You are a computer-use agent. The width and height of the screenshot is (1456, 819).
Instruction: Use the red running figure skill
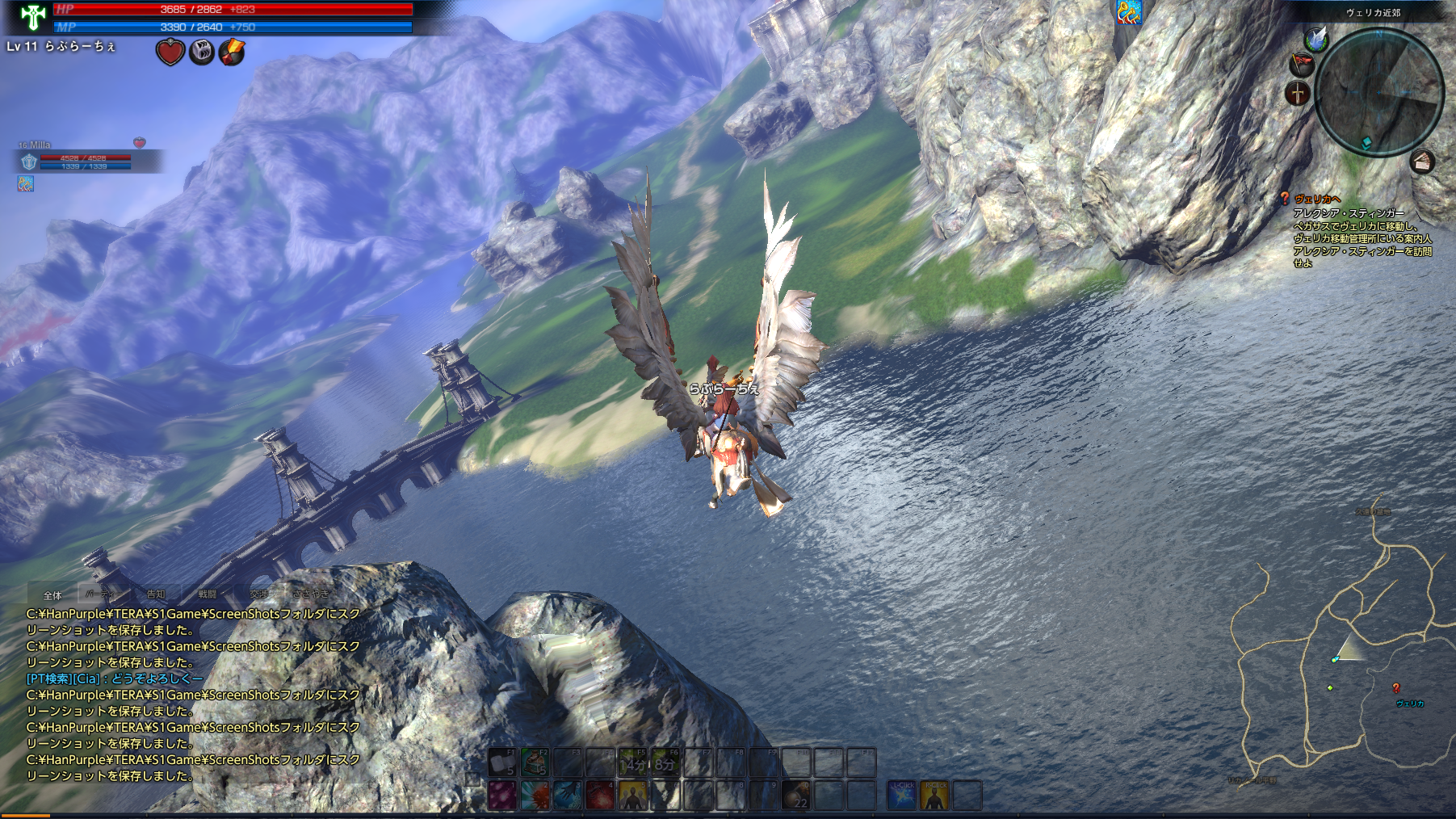click(599, 795)
